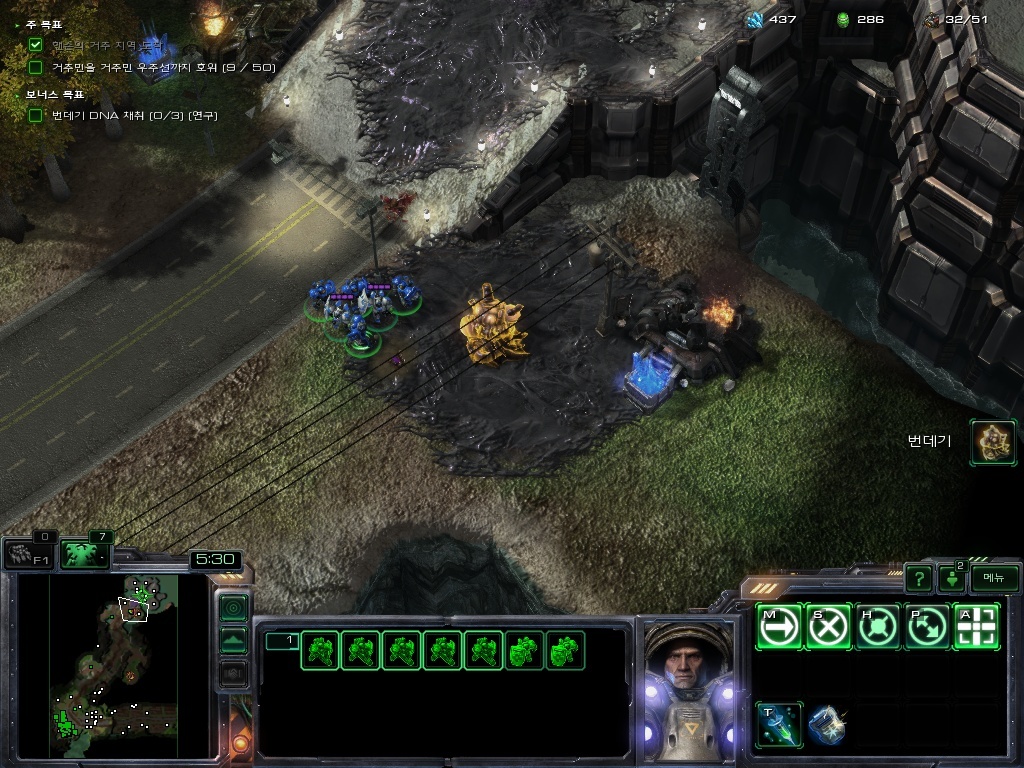This screenshot has height=768, width=1024.
Task: Click on the minimap
Action: point(112,665)
